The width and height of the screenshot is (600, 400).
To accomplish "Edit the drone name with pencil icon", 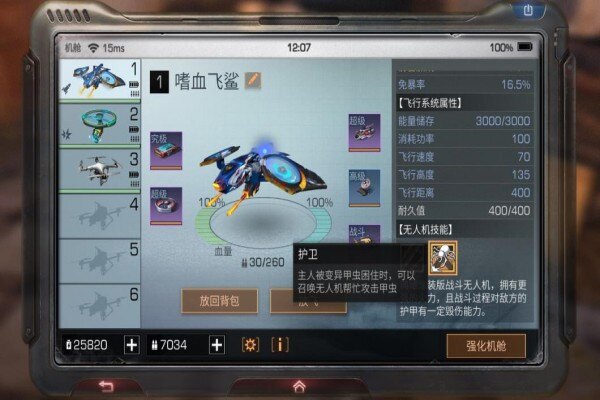I will pos(253,80).
